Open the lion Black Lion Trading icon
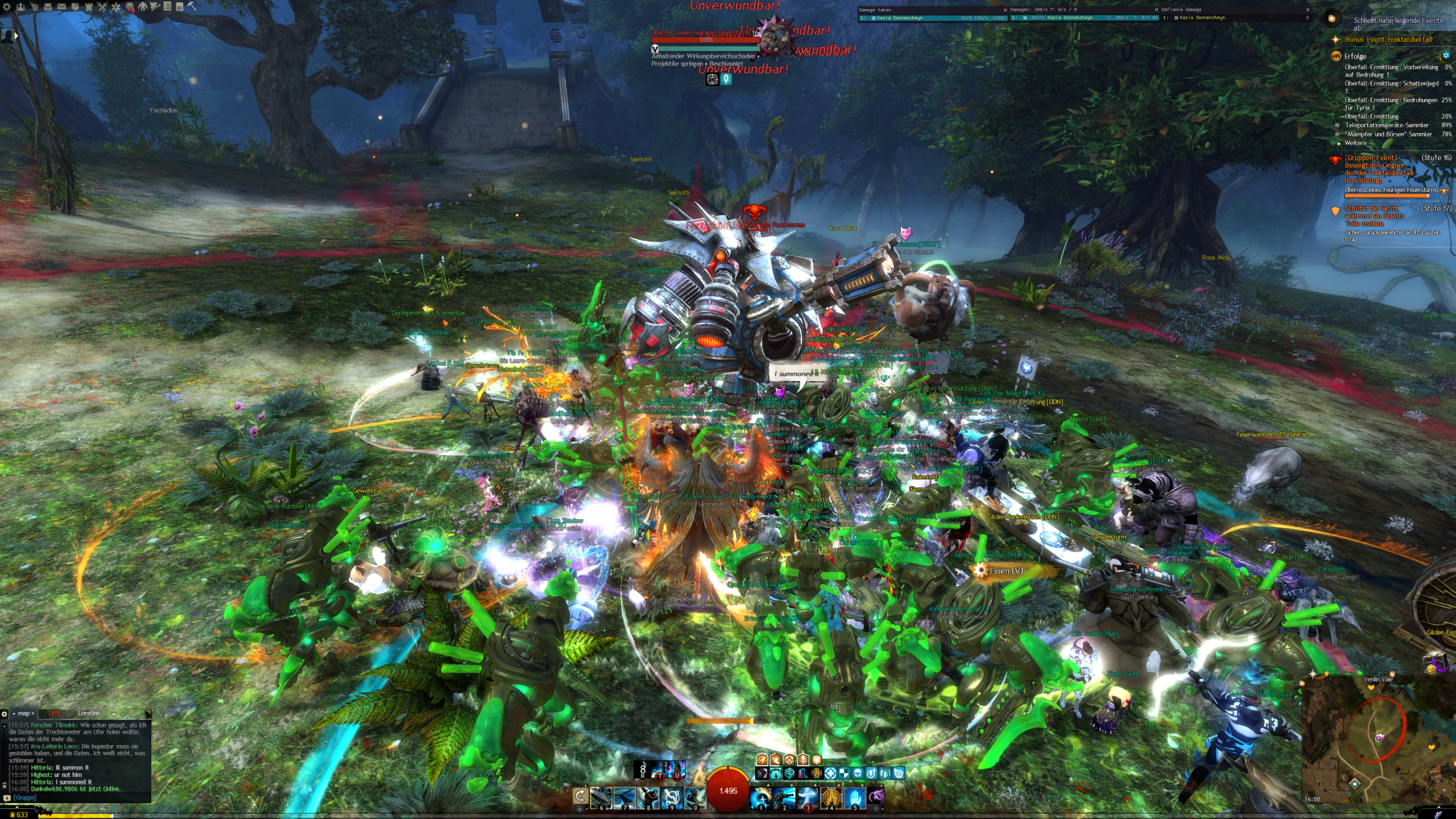 (130, 7)
